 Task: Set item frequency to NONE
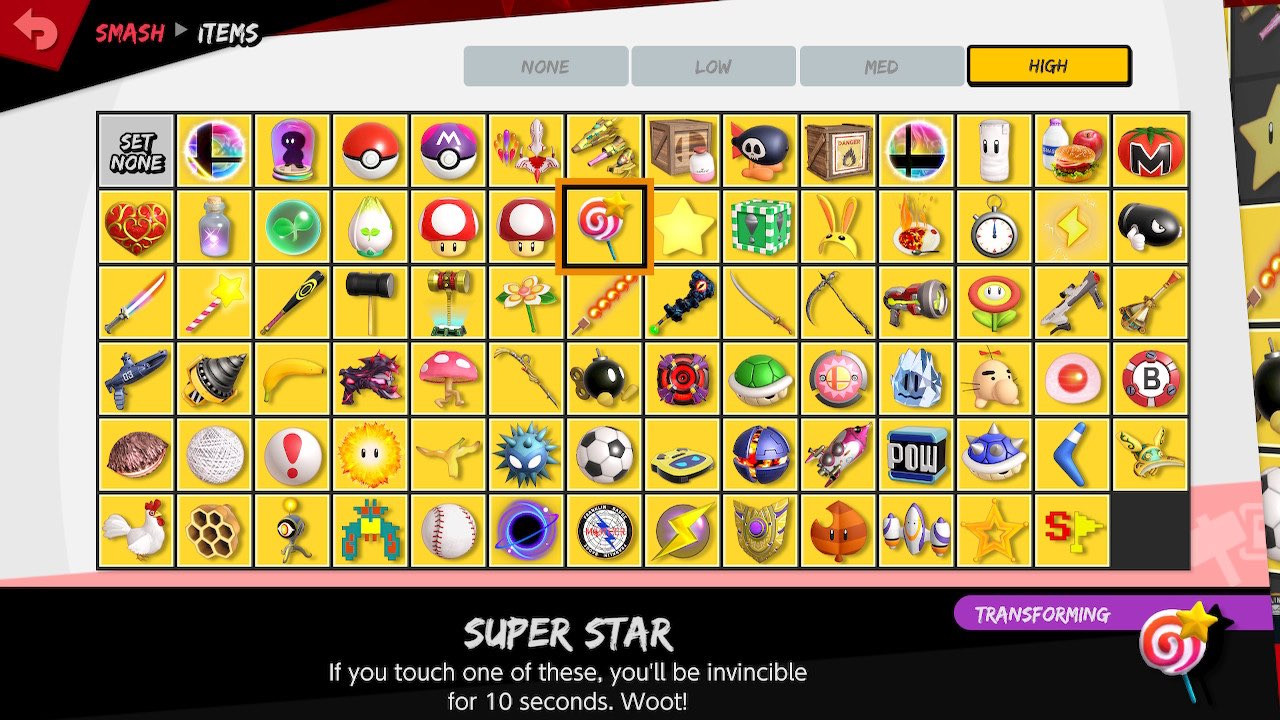coord(544,66)
